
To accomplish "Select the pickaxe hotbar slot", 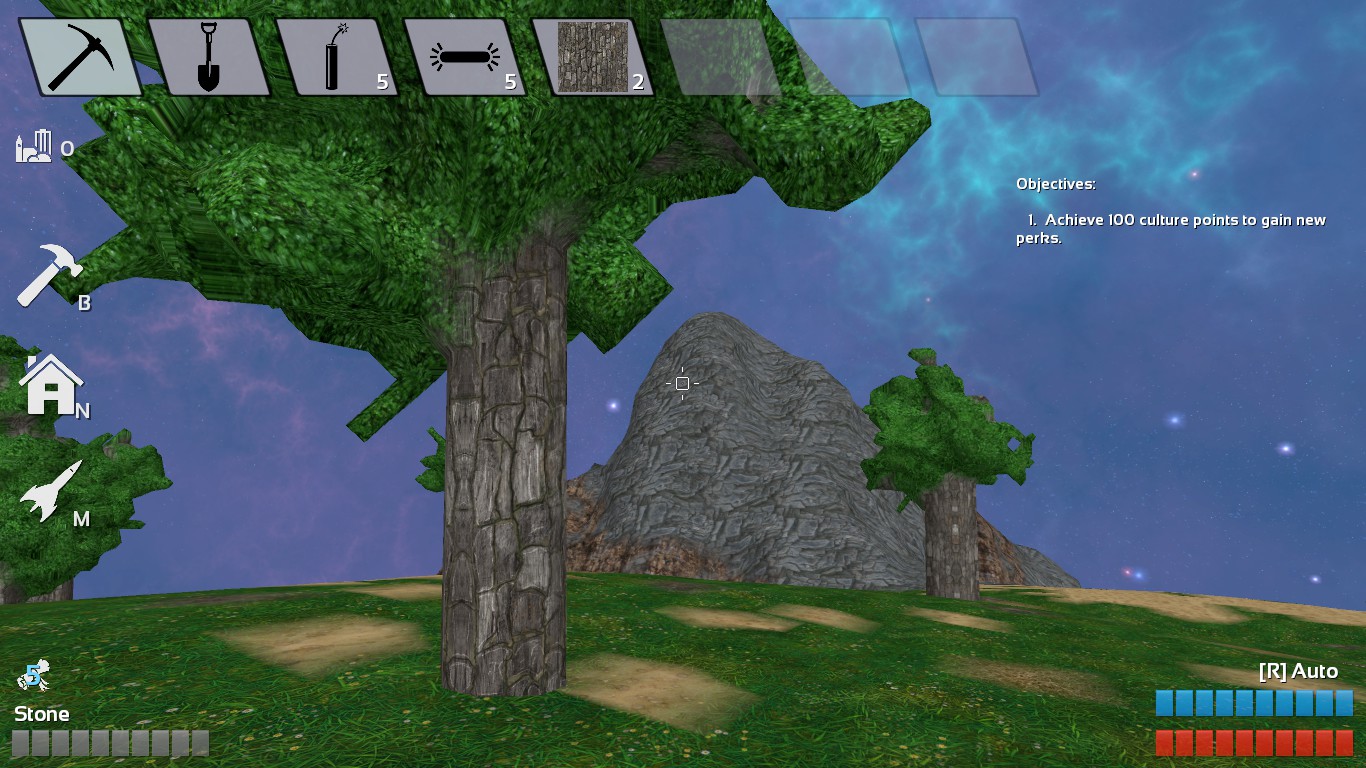I will point(81,57).
